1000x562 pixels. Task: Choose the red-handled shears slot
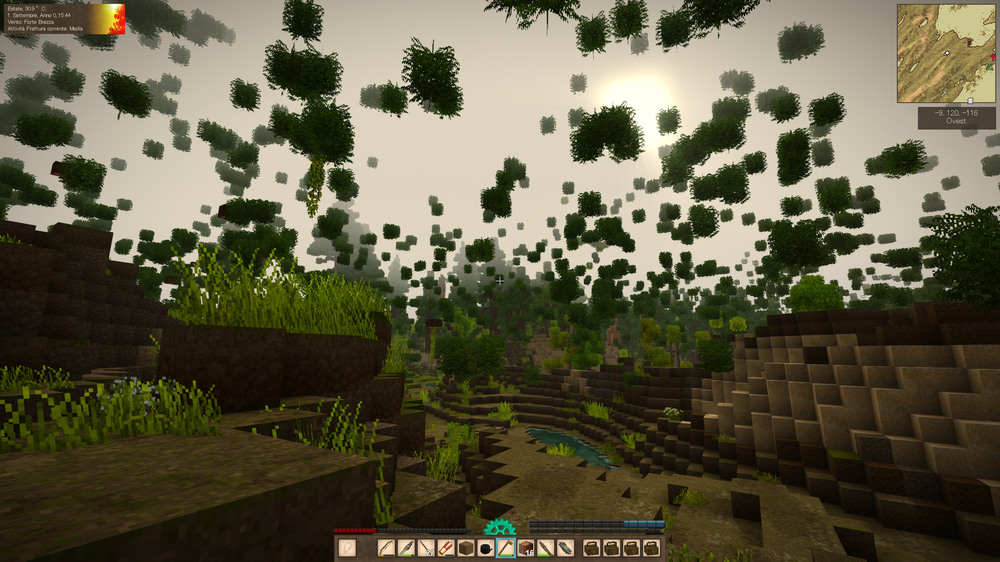pyautogui.click(x=446, y=548)
